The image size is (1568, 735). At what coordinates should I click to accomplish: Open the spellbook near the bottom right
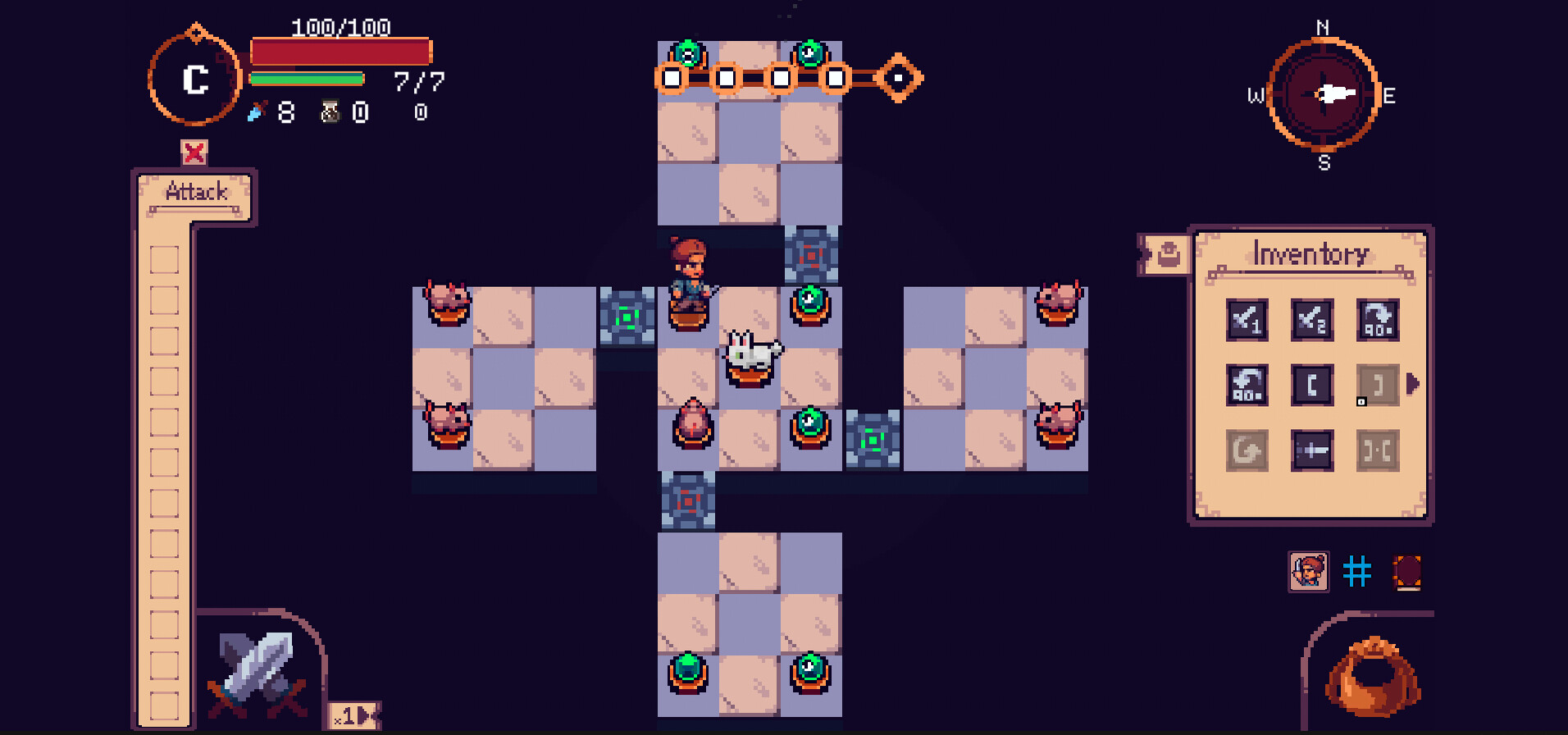pyautogui.click(x=1406, y=571)
